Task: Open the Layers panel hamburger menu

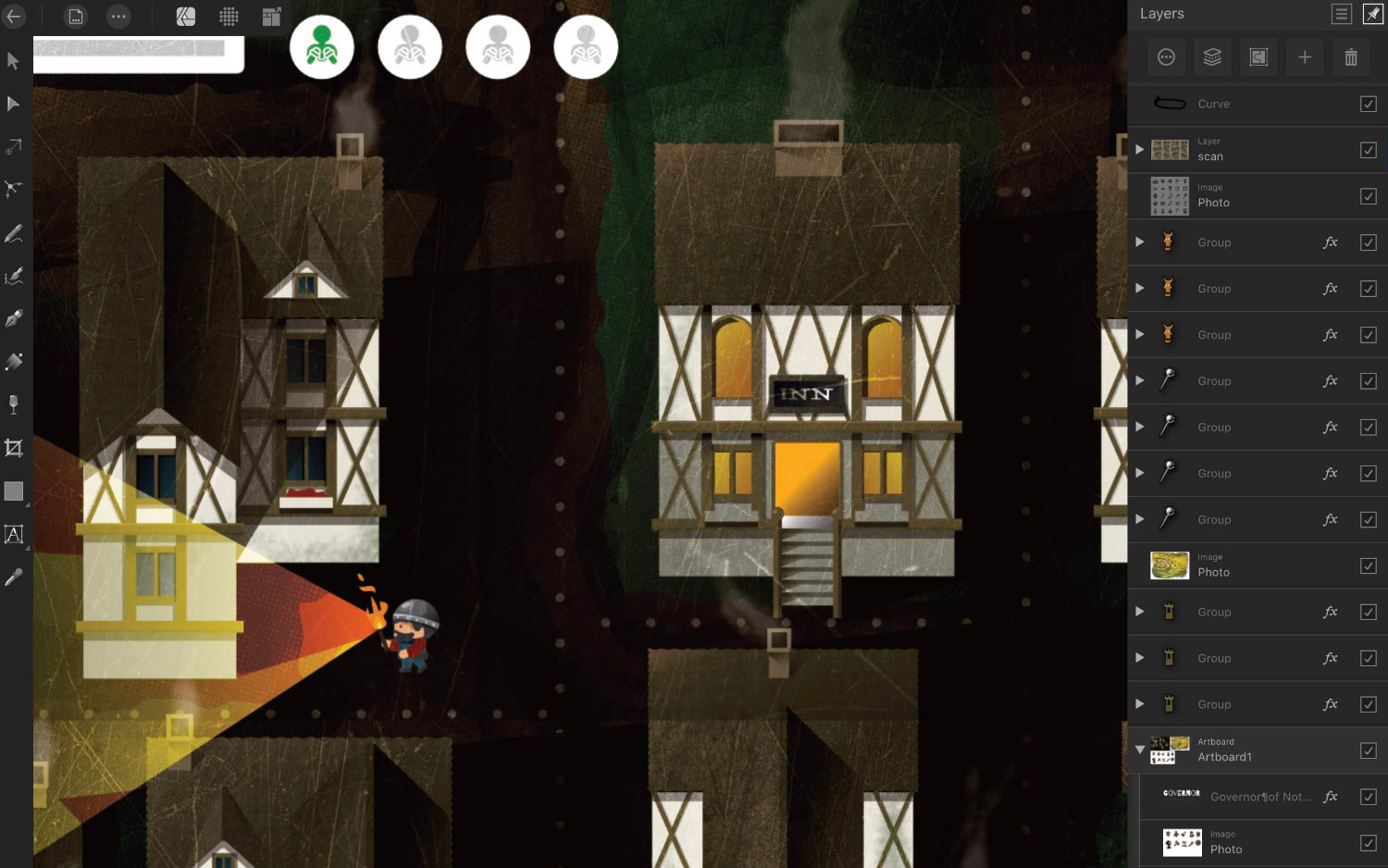Action: (x=1342, y=14)
